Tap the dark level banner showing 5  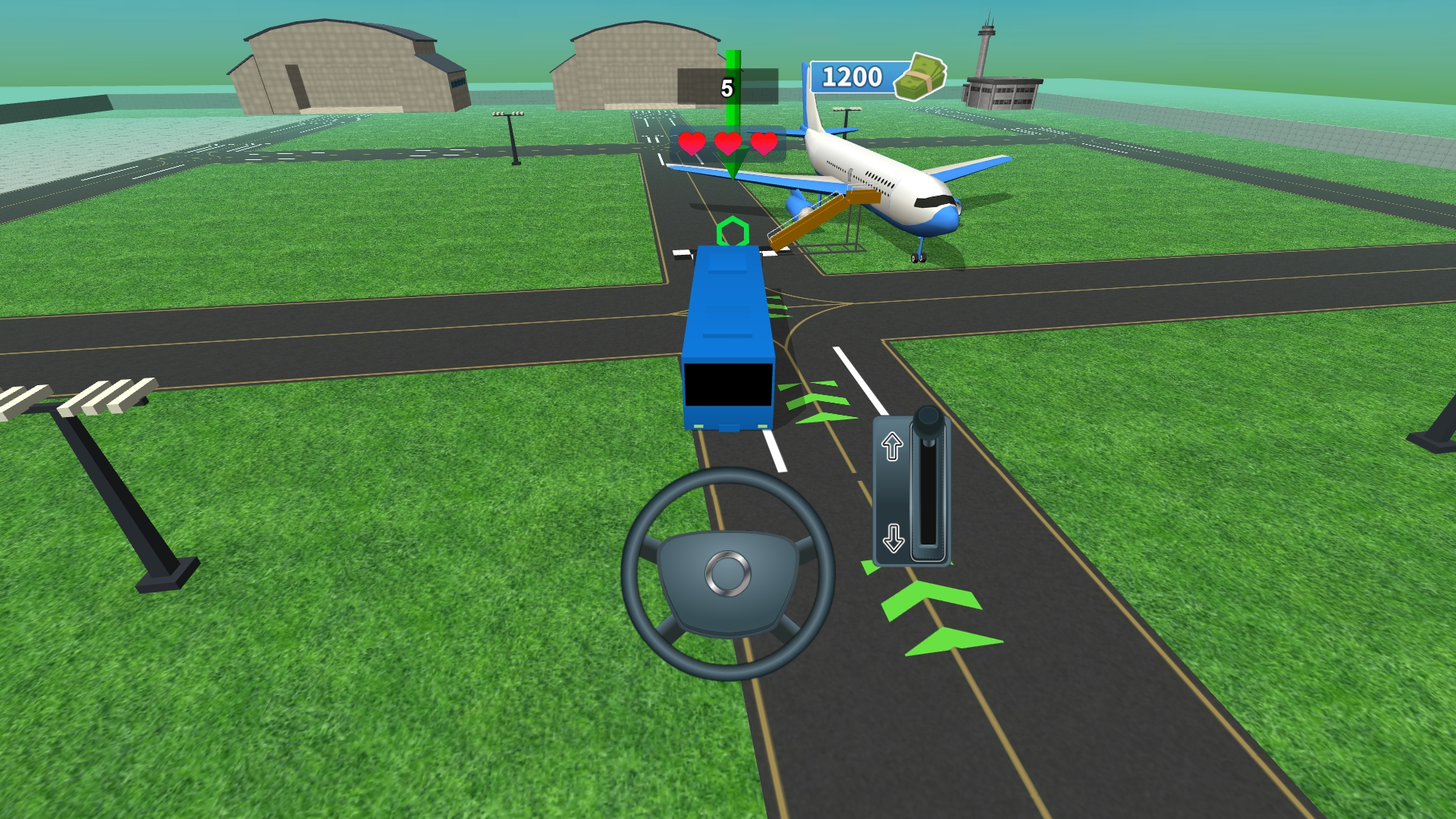tap(726, 86)
